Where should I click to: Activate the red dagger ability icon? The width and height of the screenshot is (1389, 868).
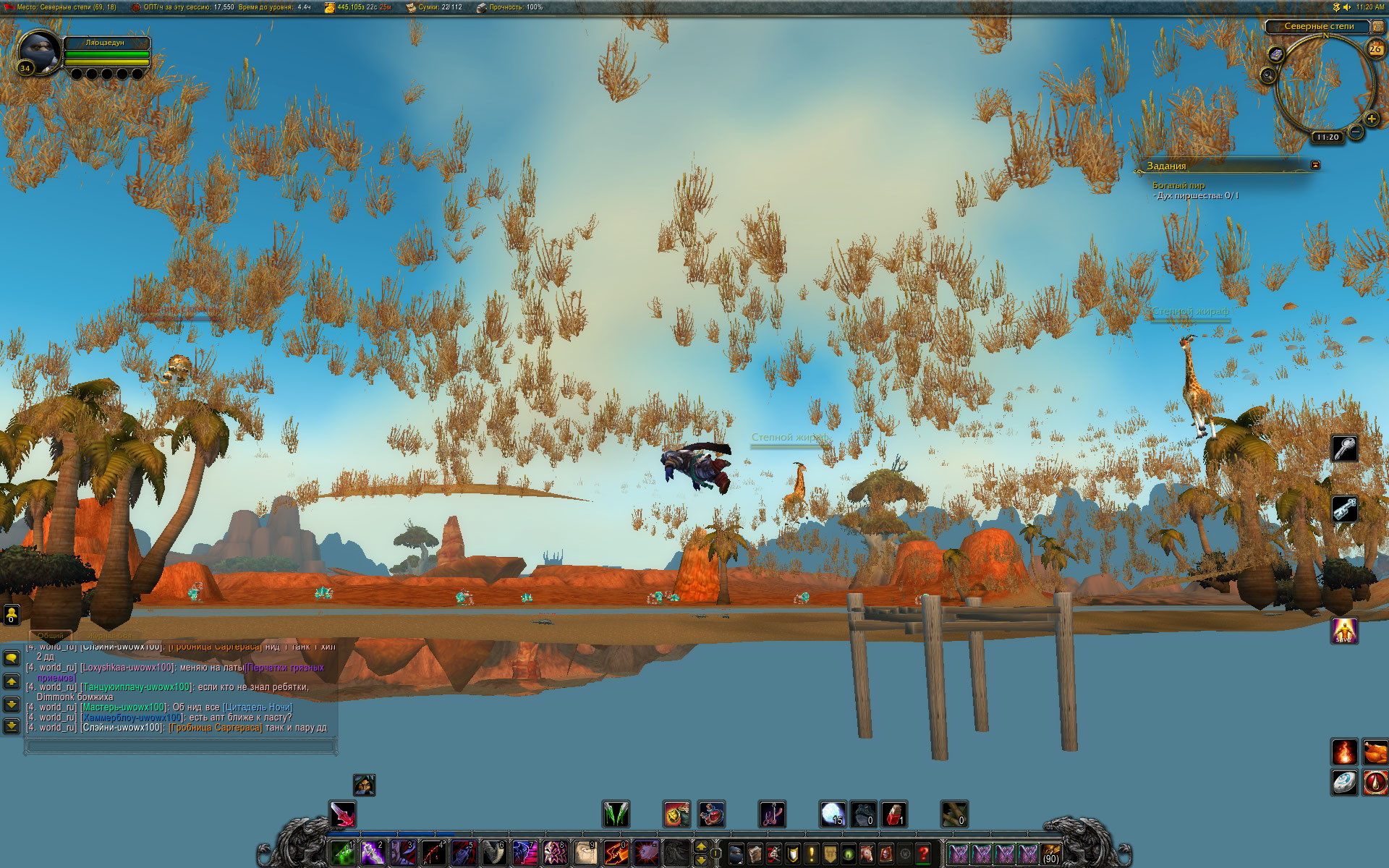343,815
